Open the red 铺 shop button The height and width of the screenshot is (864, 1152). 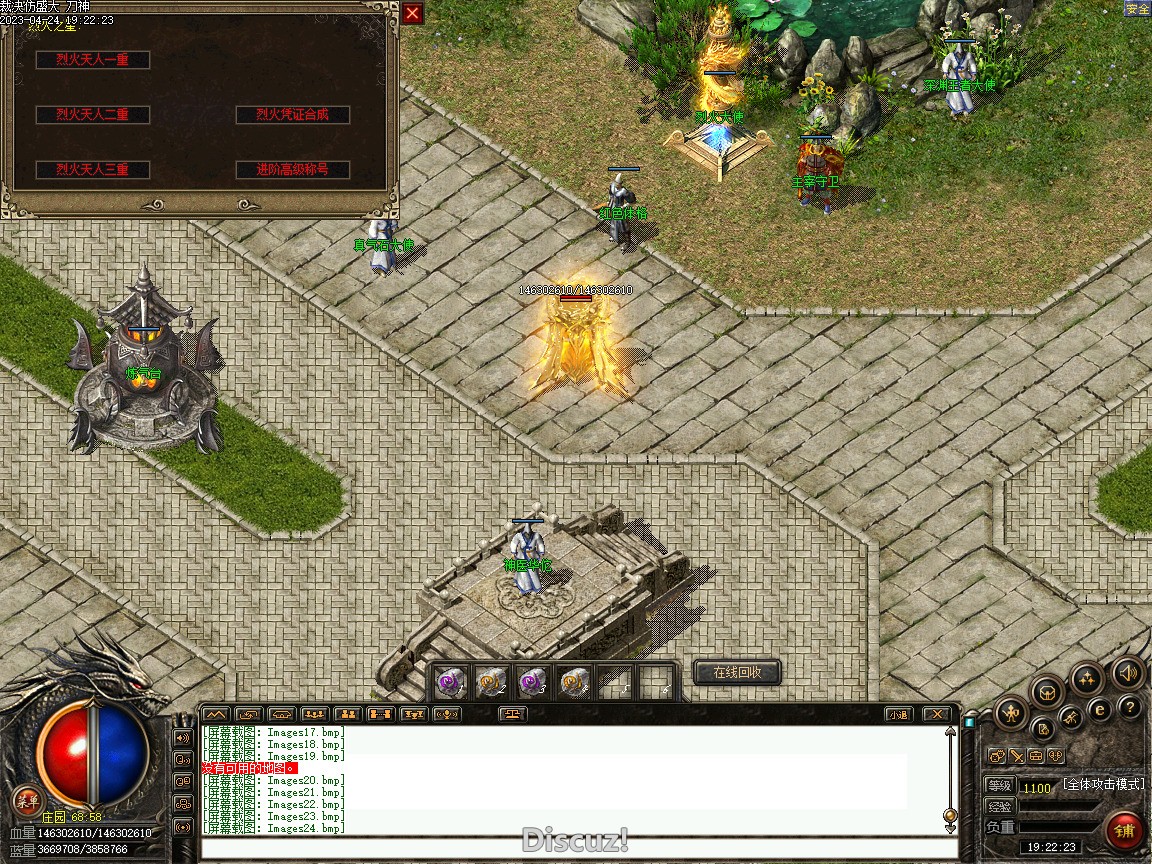pos(1125,830)
